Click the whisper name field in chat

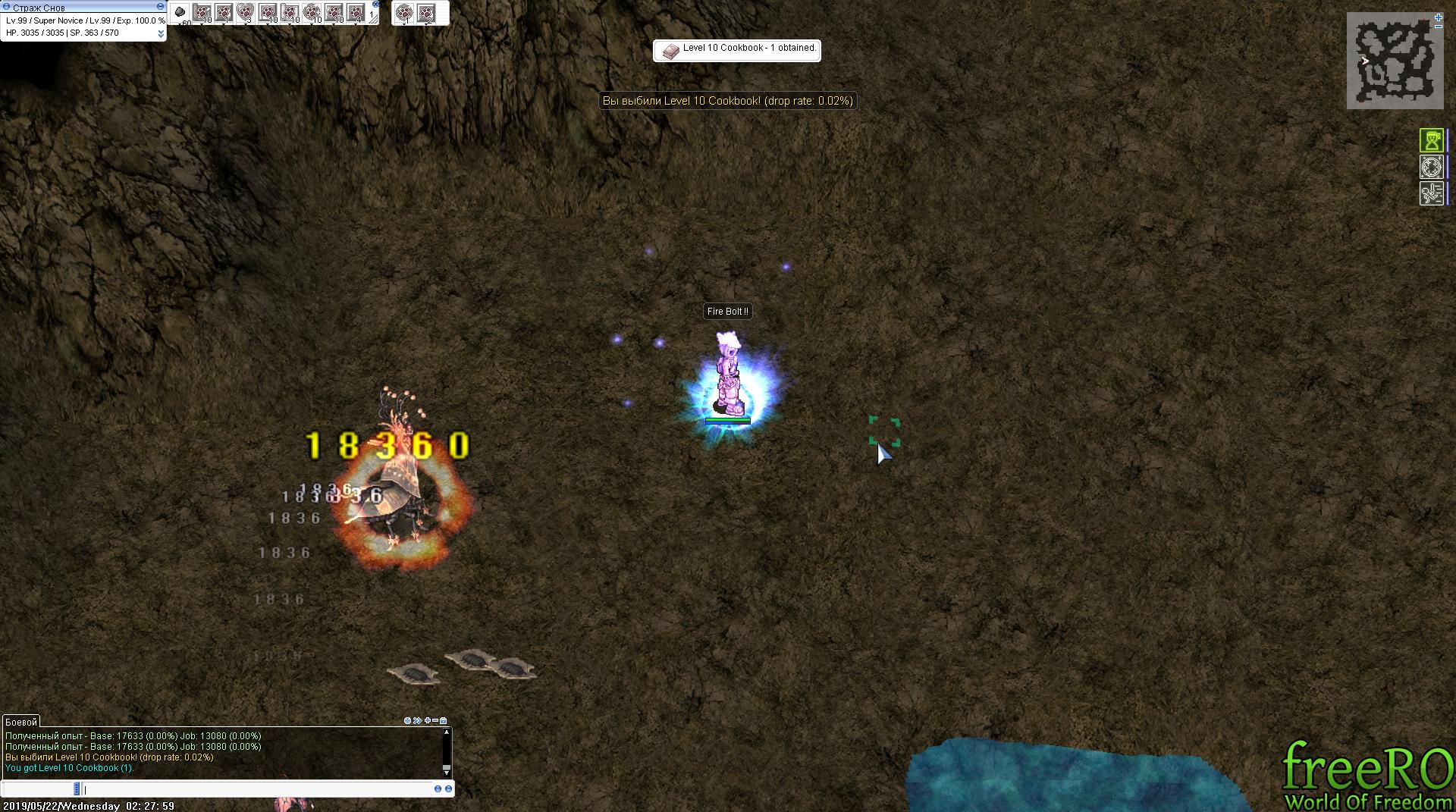point(38,789)
